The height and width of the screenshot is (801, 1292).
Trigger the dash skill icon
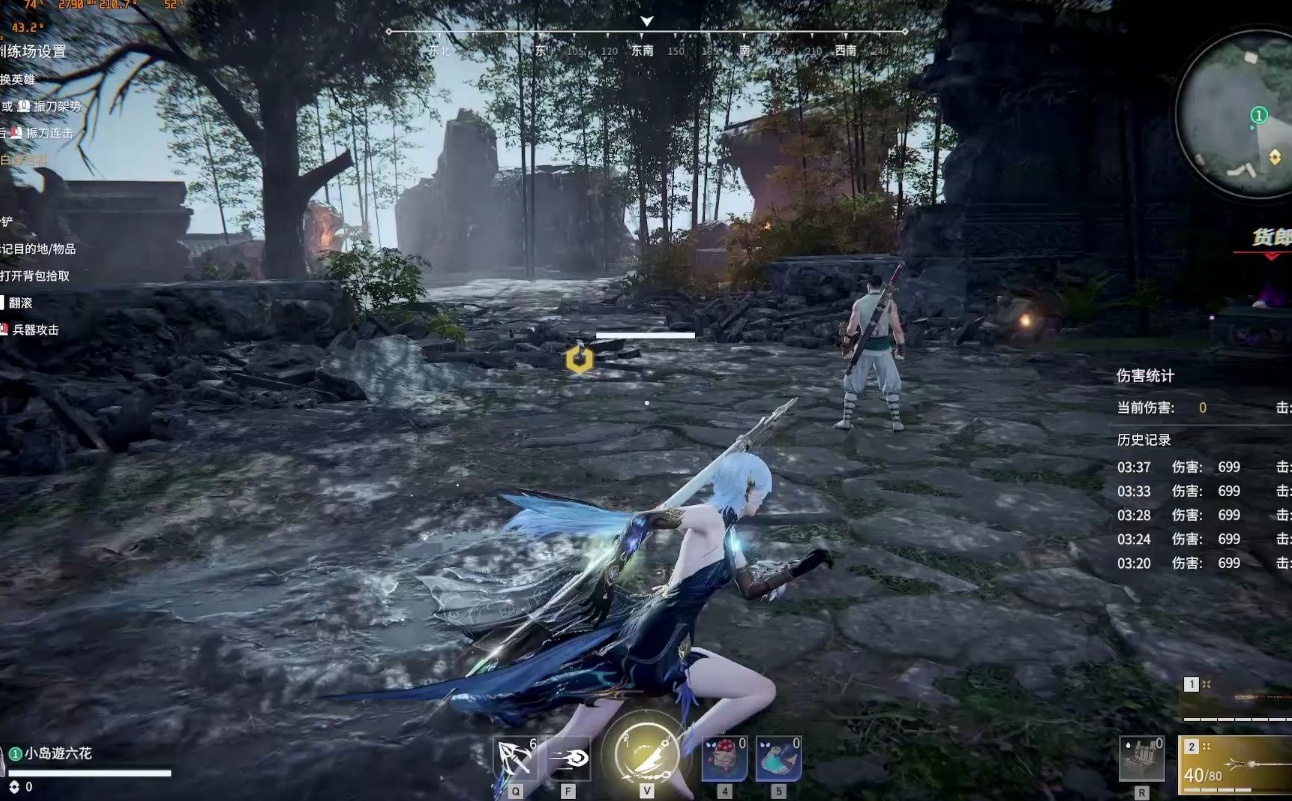pyautogui.click(x=568, y=760)
